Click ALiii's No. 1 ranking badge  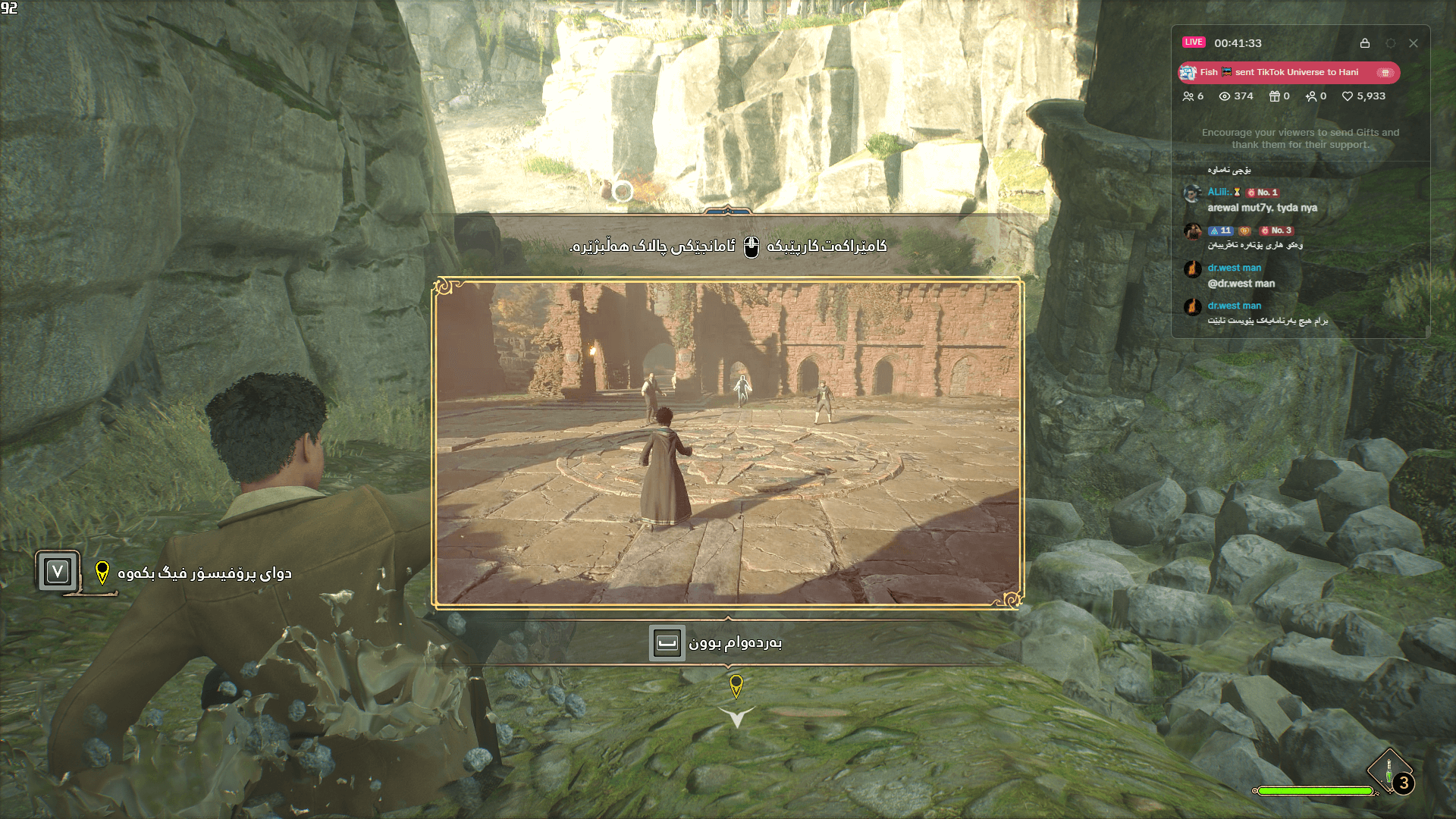1263,193
